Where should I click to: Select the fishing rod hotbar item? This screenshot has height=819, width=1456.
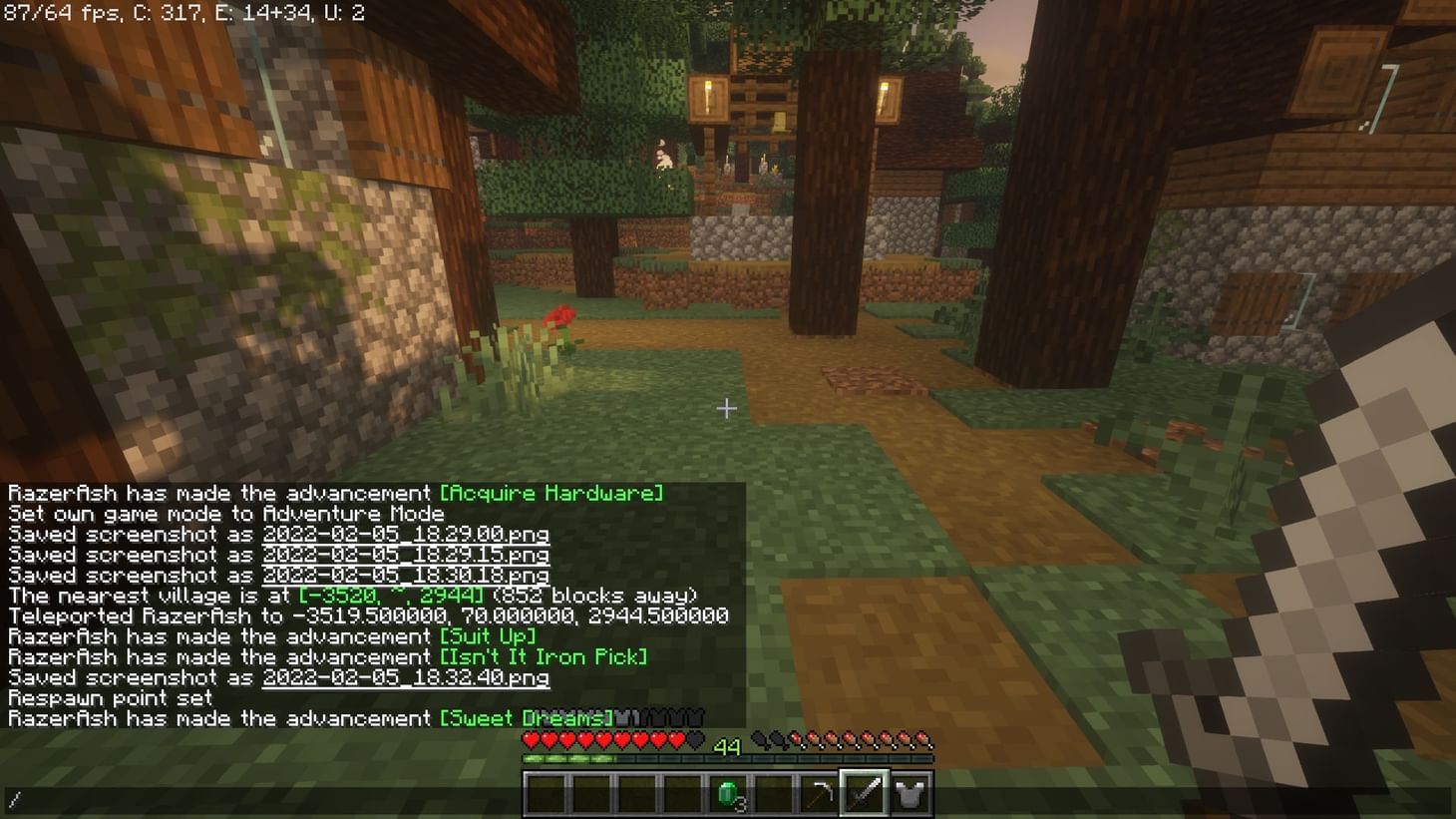819,795
